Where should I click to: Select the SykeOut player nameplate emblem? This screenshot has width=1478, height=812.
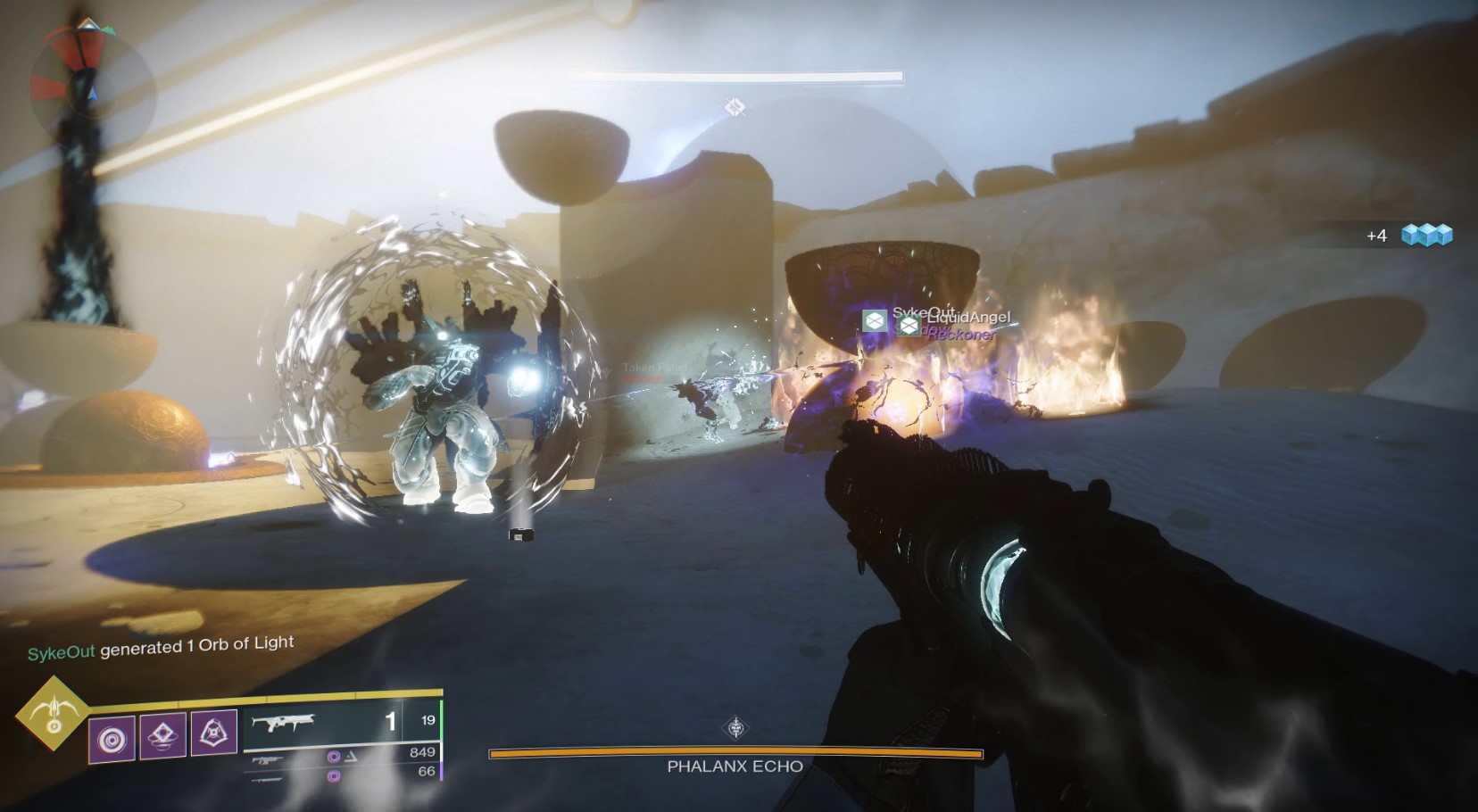point(875,319)
